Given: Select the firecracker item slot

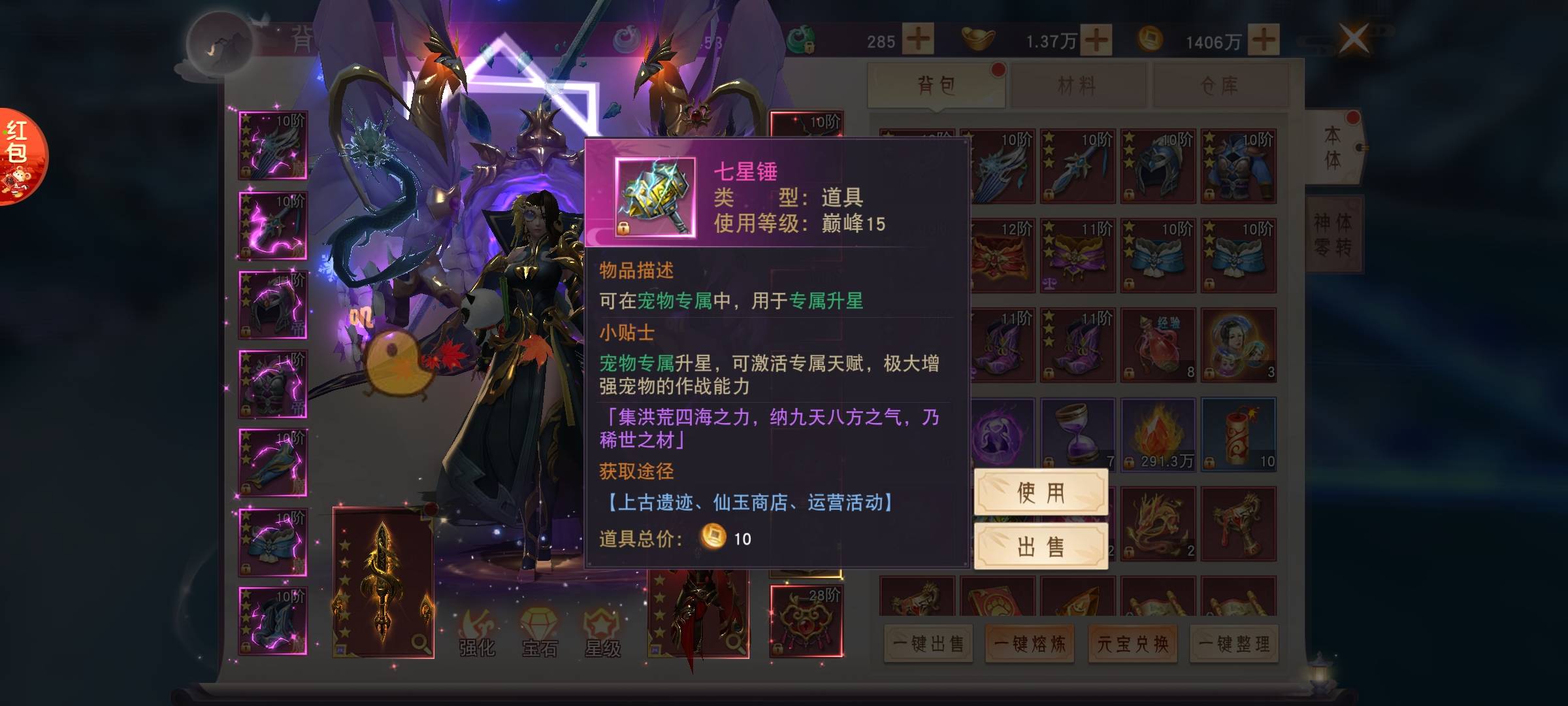Looking at the screenshot, I should click(x=1238, y=434).
